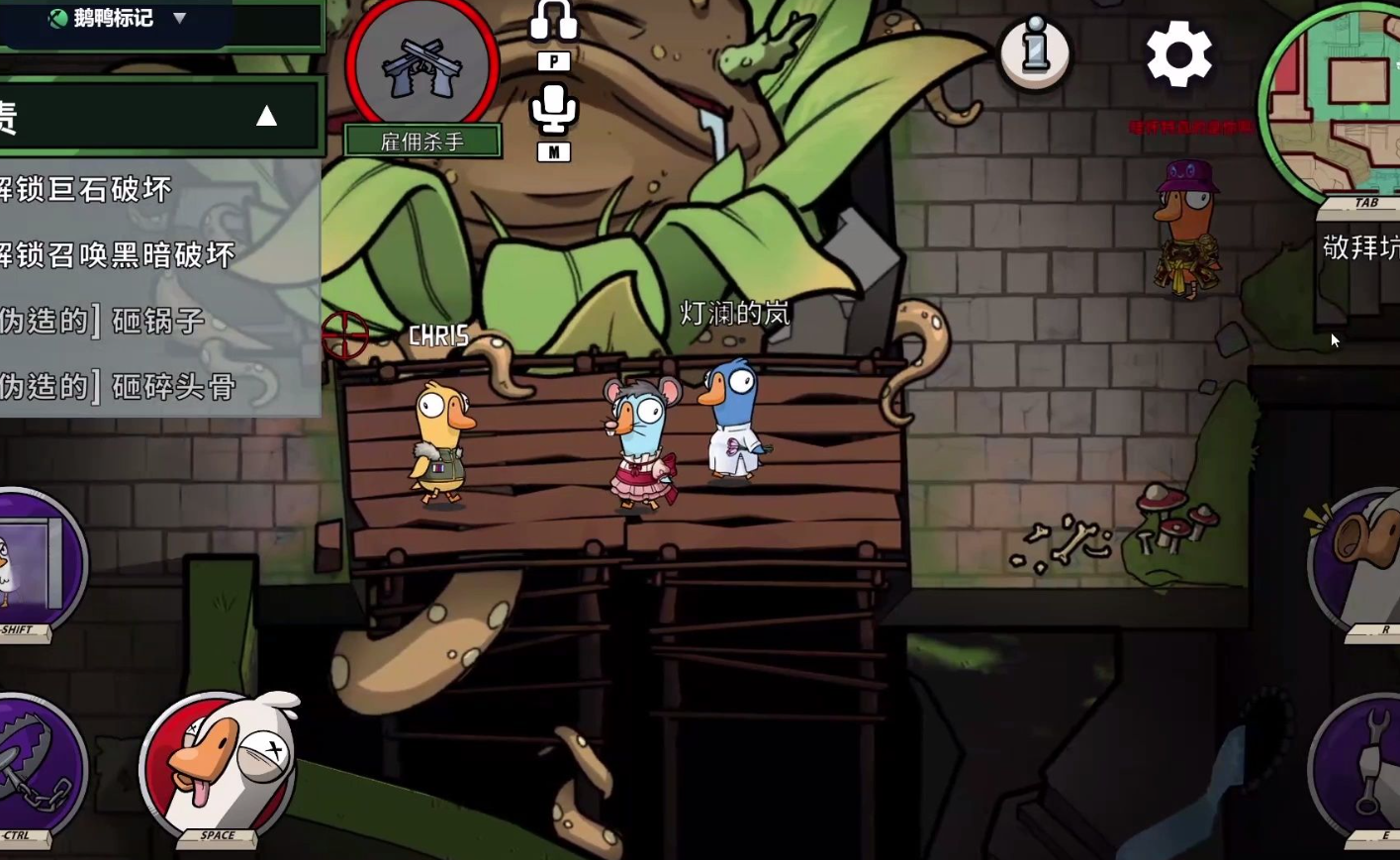Viewport: 1400px width, 860px height.
Task: Open the info panel button
Action: (1034, 51)
